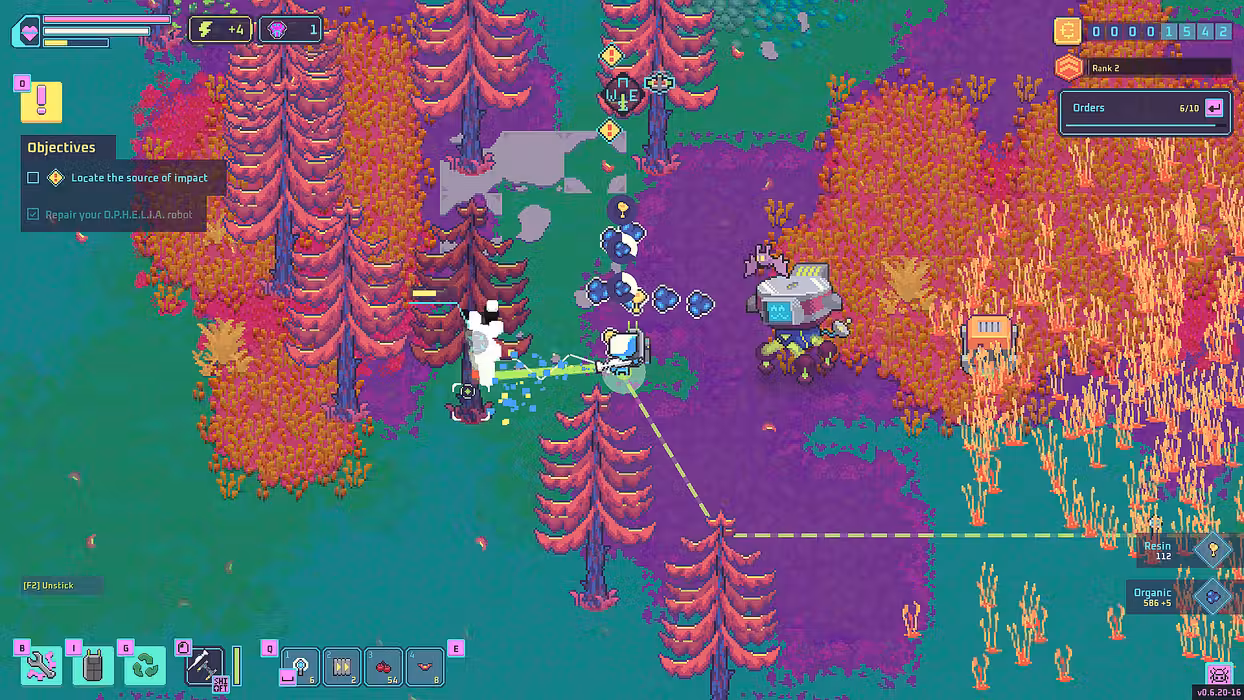Click the green recycle arrows button
The image size is (1244, 700).
[x=146, y=666]
